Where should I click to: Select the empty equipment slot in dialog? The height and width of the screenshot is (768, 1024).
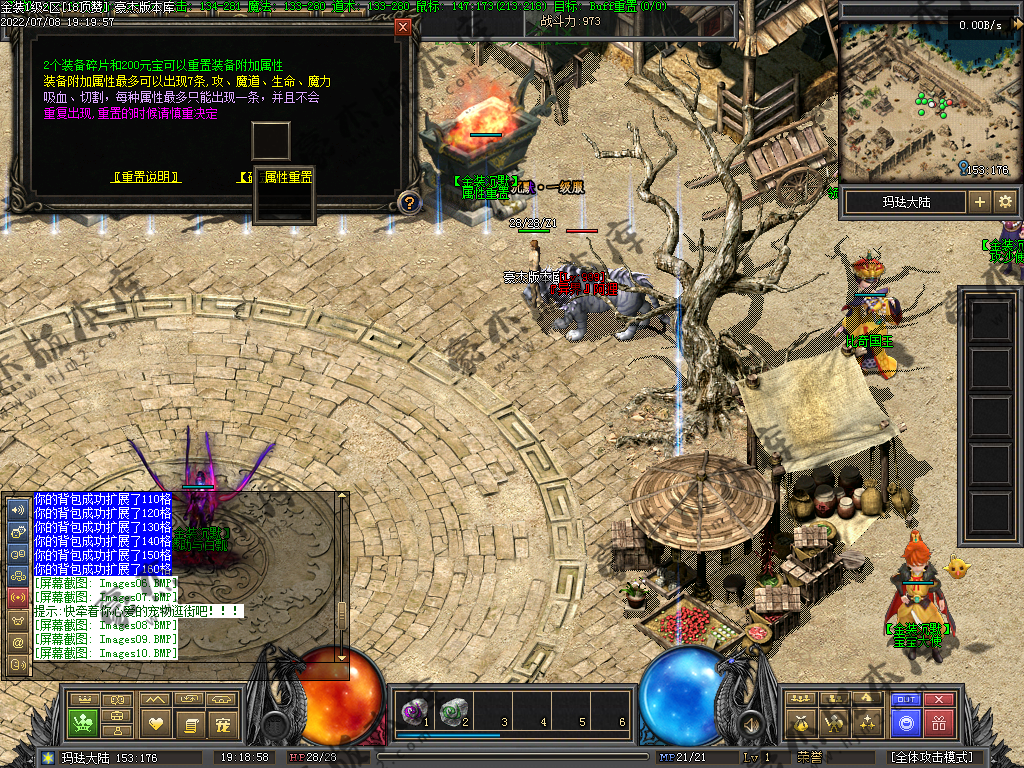pos(270,141)
